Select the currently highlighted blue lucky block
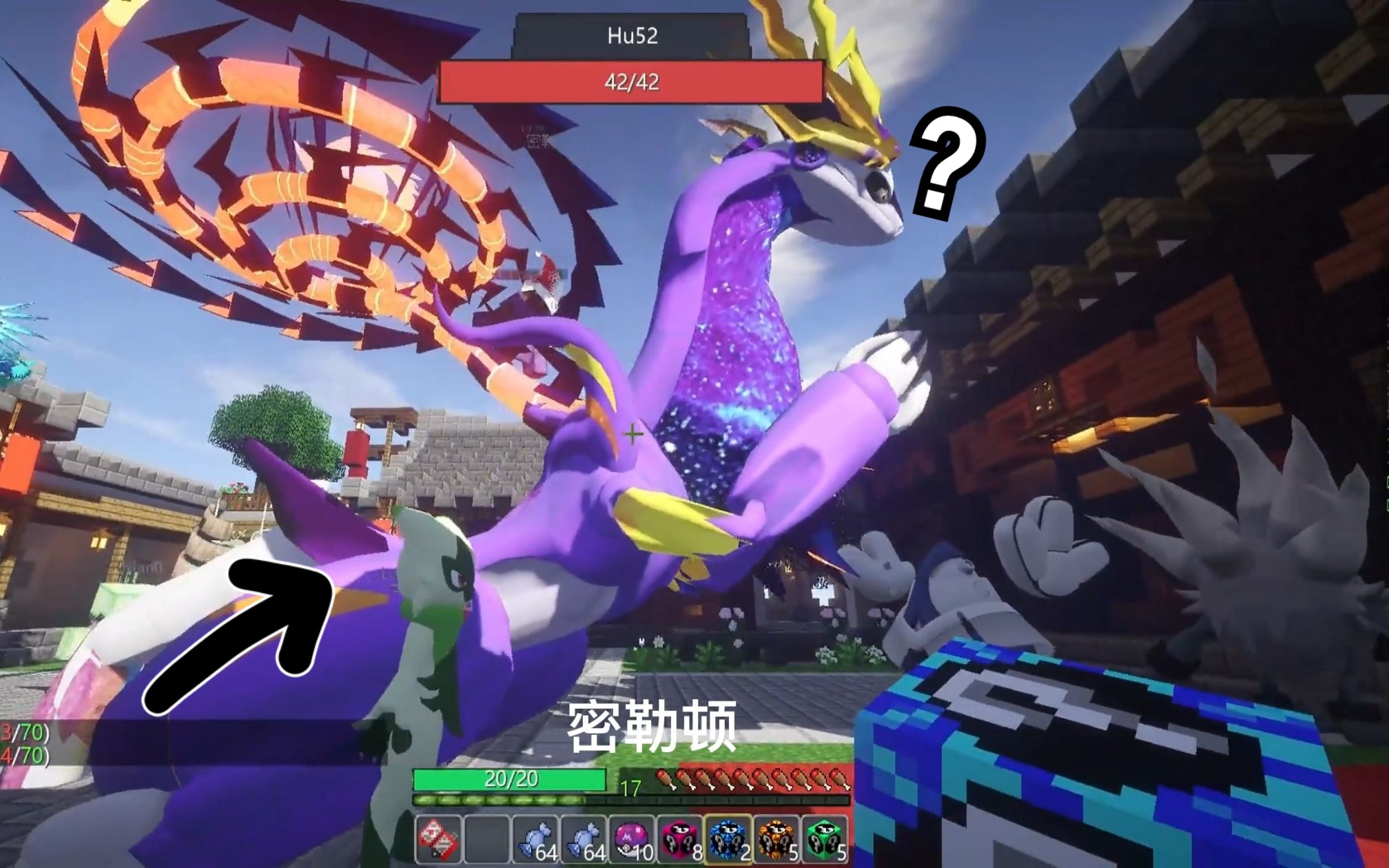Screen dimensions: 1389x868 point(729,840)
